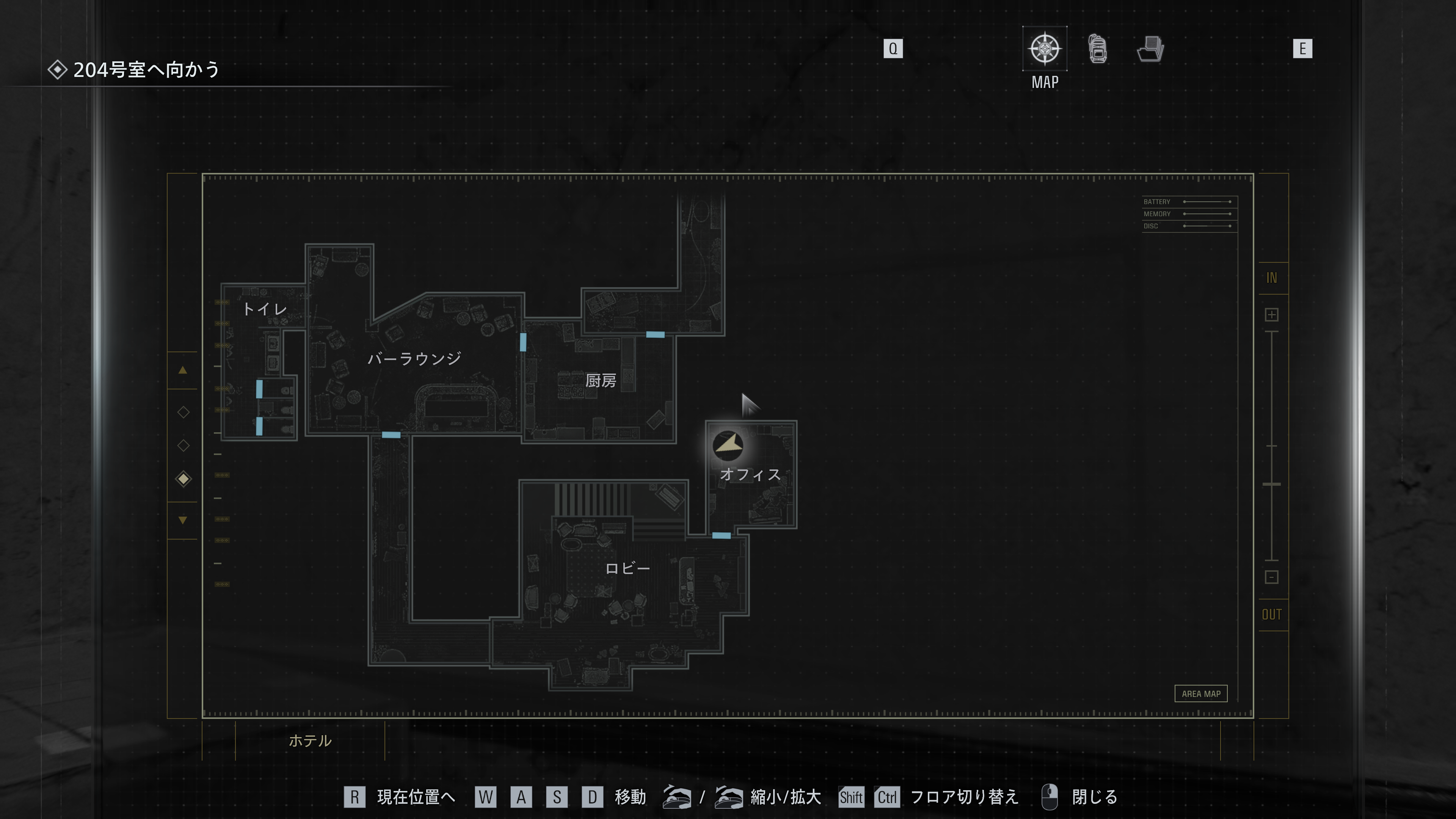Select the 厨房 room on the map
This screenshot has height=819, width=1456.
coord(600,381)
